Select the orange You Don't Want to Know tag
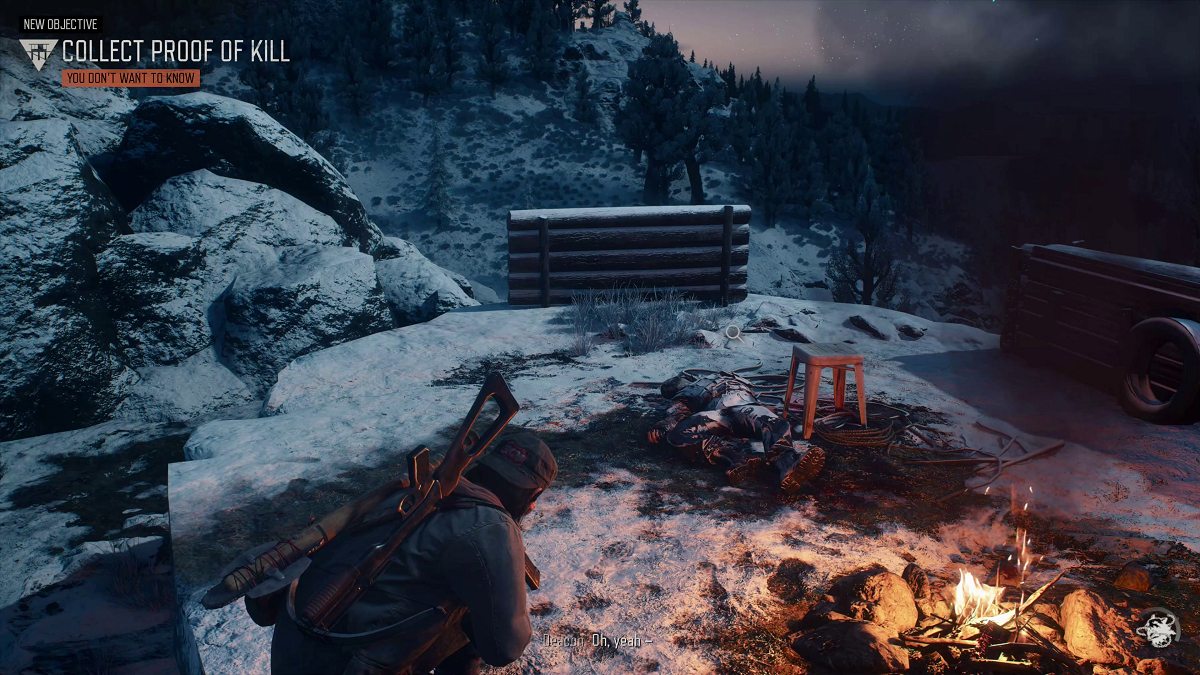Viewport: 1200px width, 675px height. (x=130, y=78)
